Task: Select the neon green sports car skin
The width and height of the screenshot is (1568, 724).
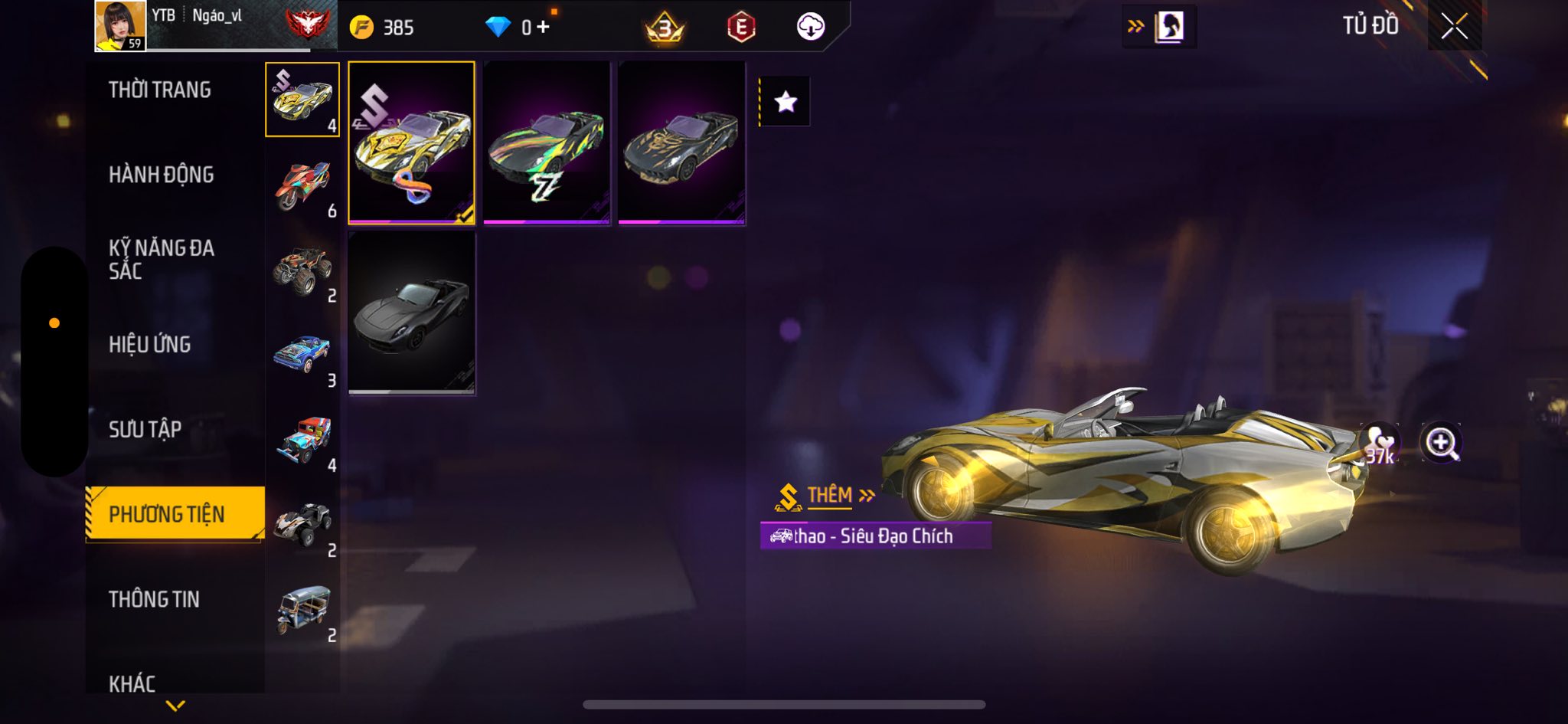Action: coord(547,143)
